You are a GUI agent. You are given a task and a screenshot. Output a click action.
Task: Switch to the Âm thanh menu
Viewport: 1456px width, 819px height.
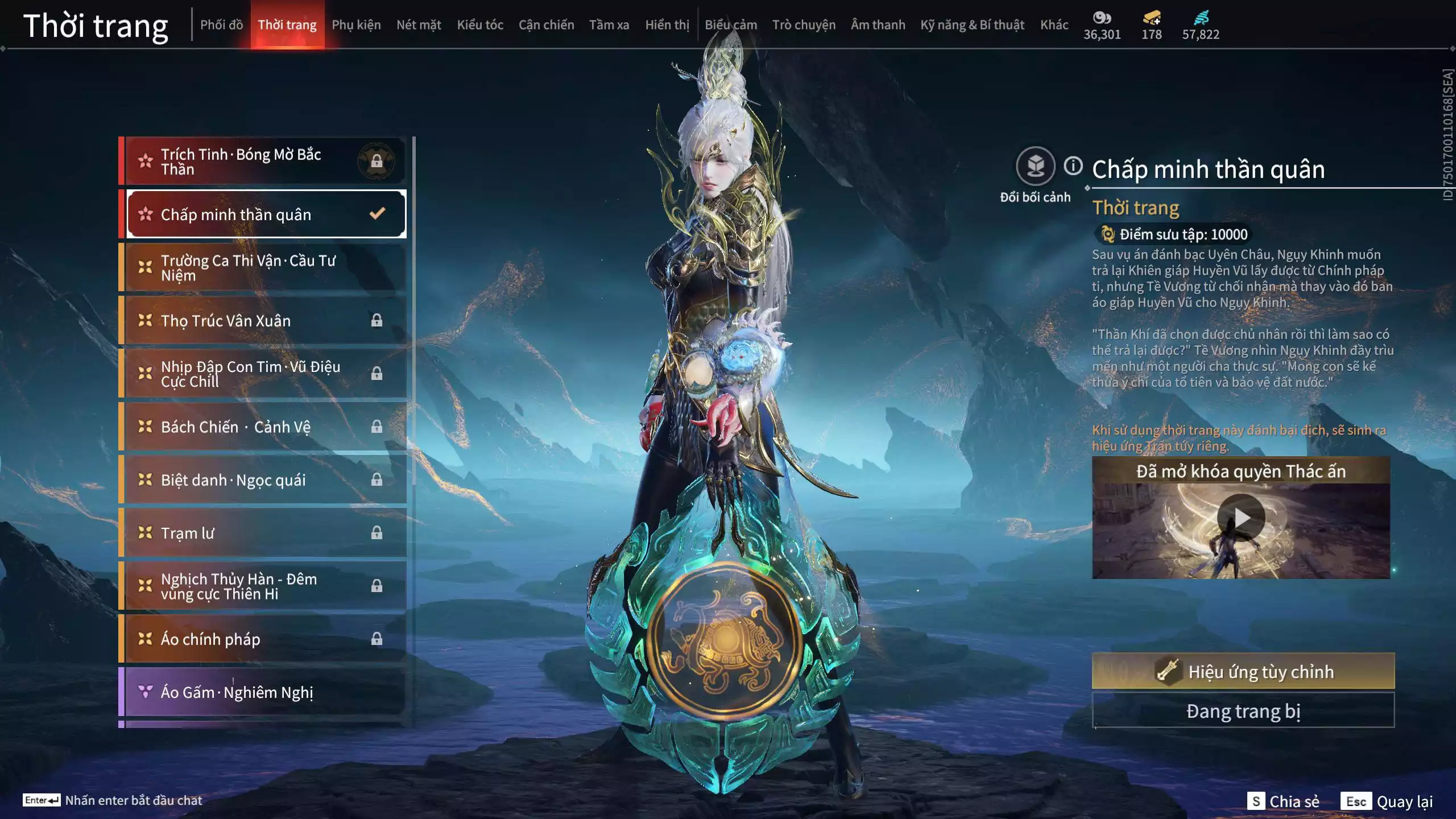[x=879, y=24]
